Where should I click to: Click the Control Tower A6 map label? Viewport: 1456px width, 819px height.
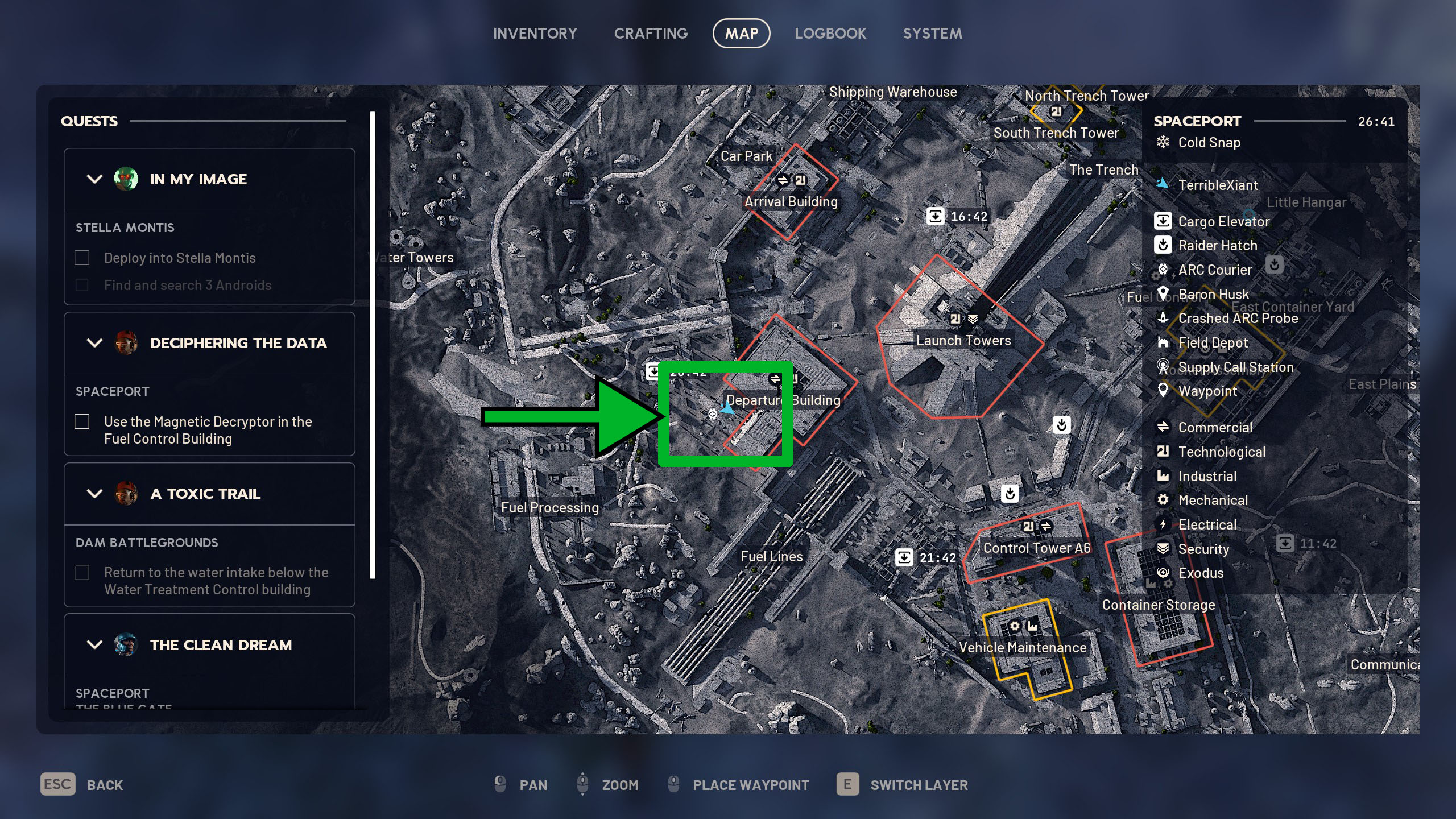point(1037,548)
